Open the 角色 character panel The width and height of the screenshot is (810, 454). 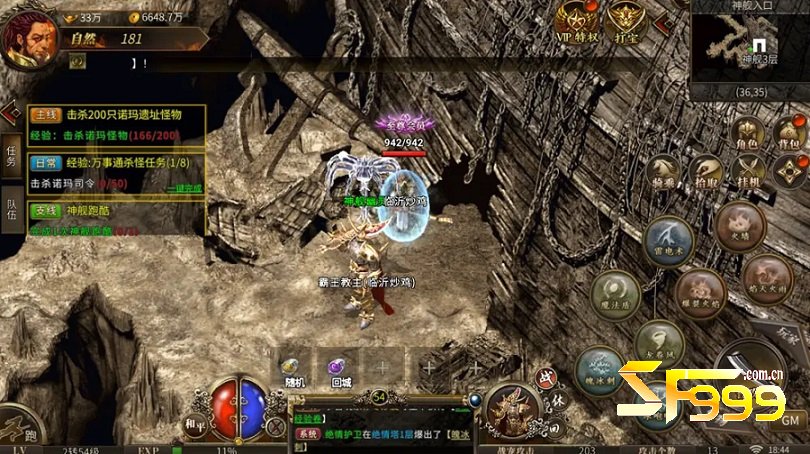(x=747, y=135)
